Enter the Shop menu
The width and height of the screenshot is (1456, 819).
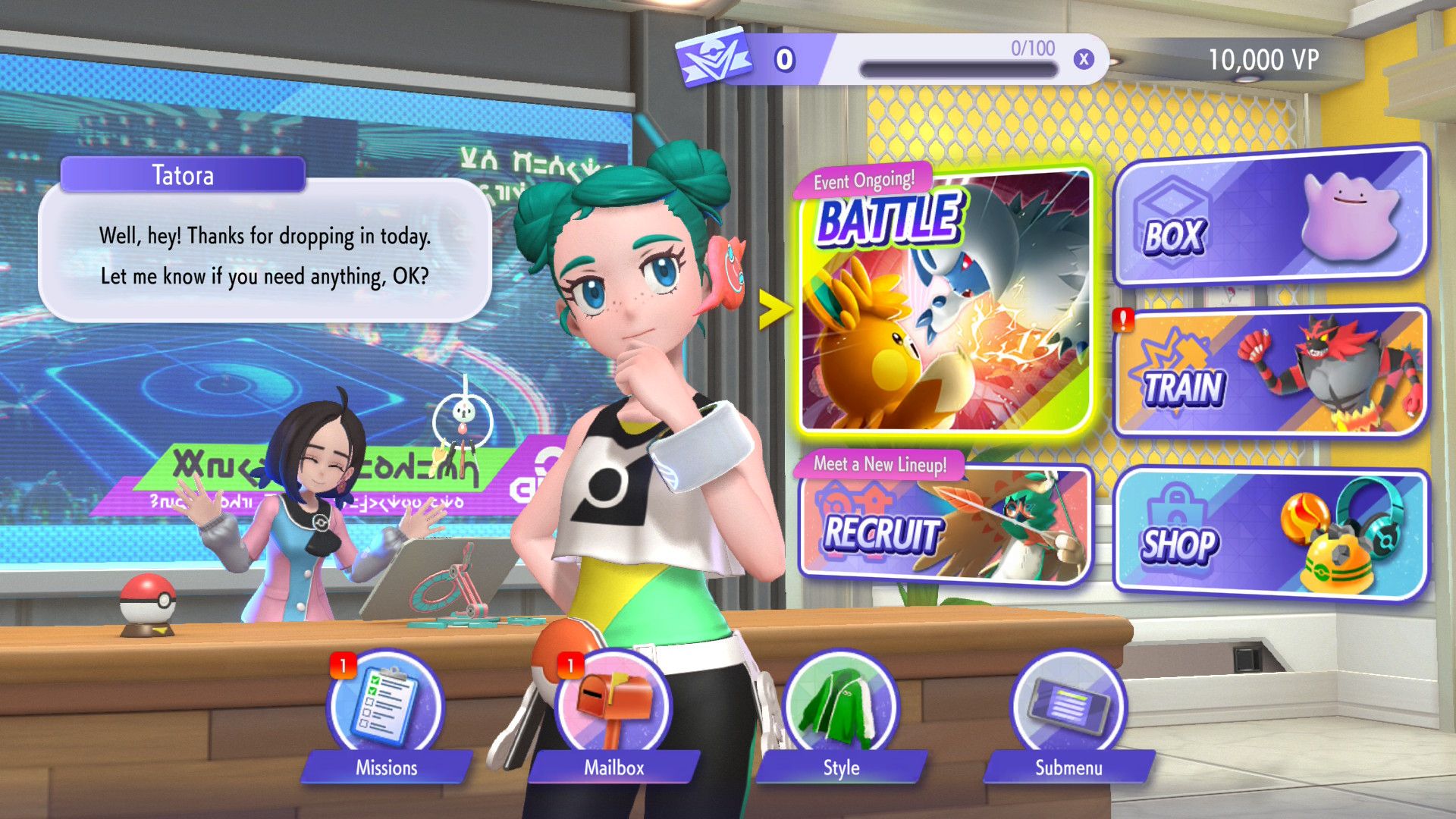coord(1270,535)
